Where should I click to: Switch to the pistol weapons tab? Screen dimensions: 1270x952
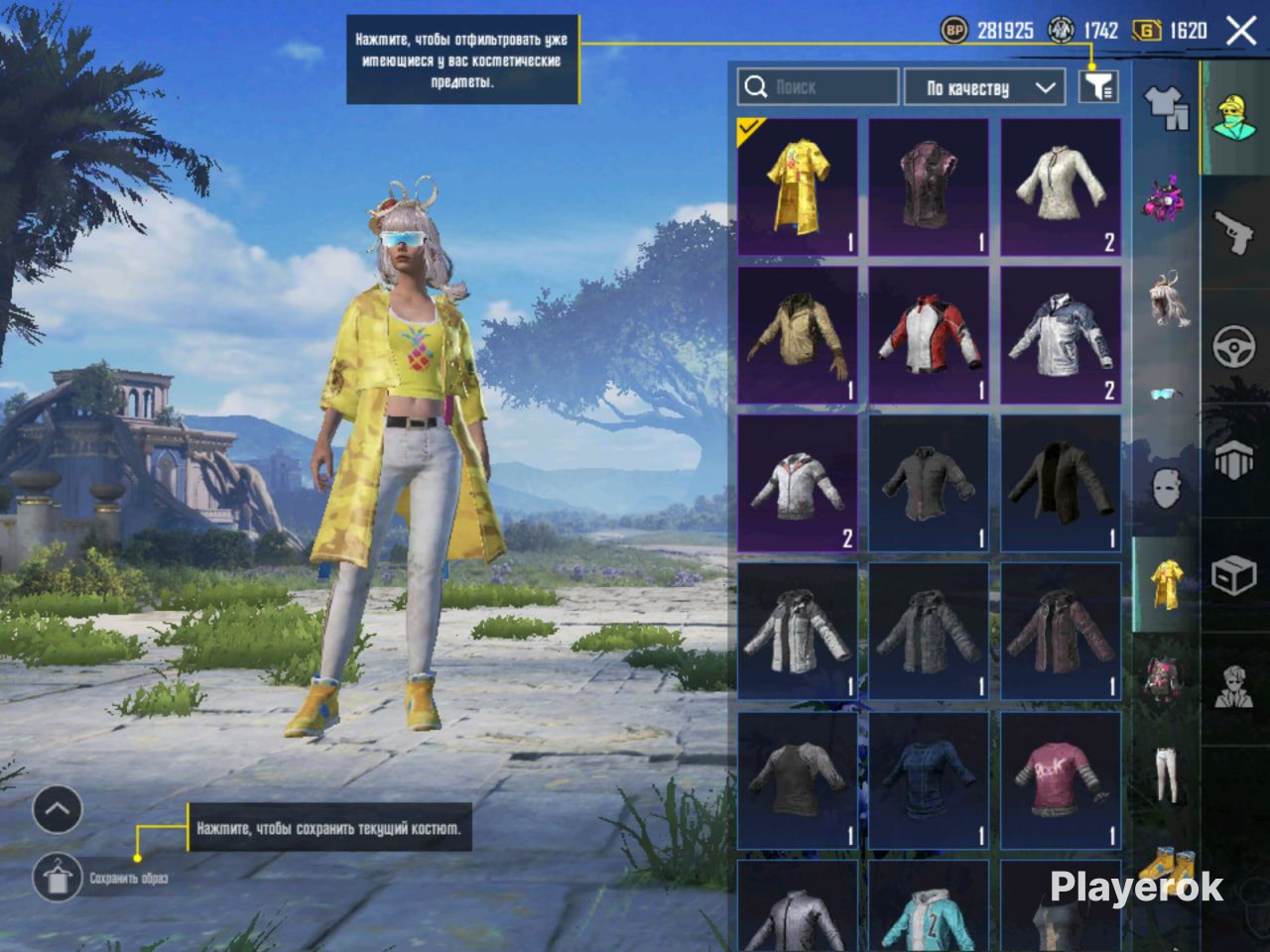click(1235, 233)
